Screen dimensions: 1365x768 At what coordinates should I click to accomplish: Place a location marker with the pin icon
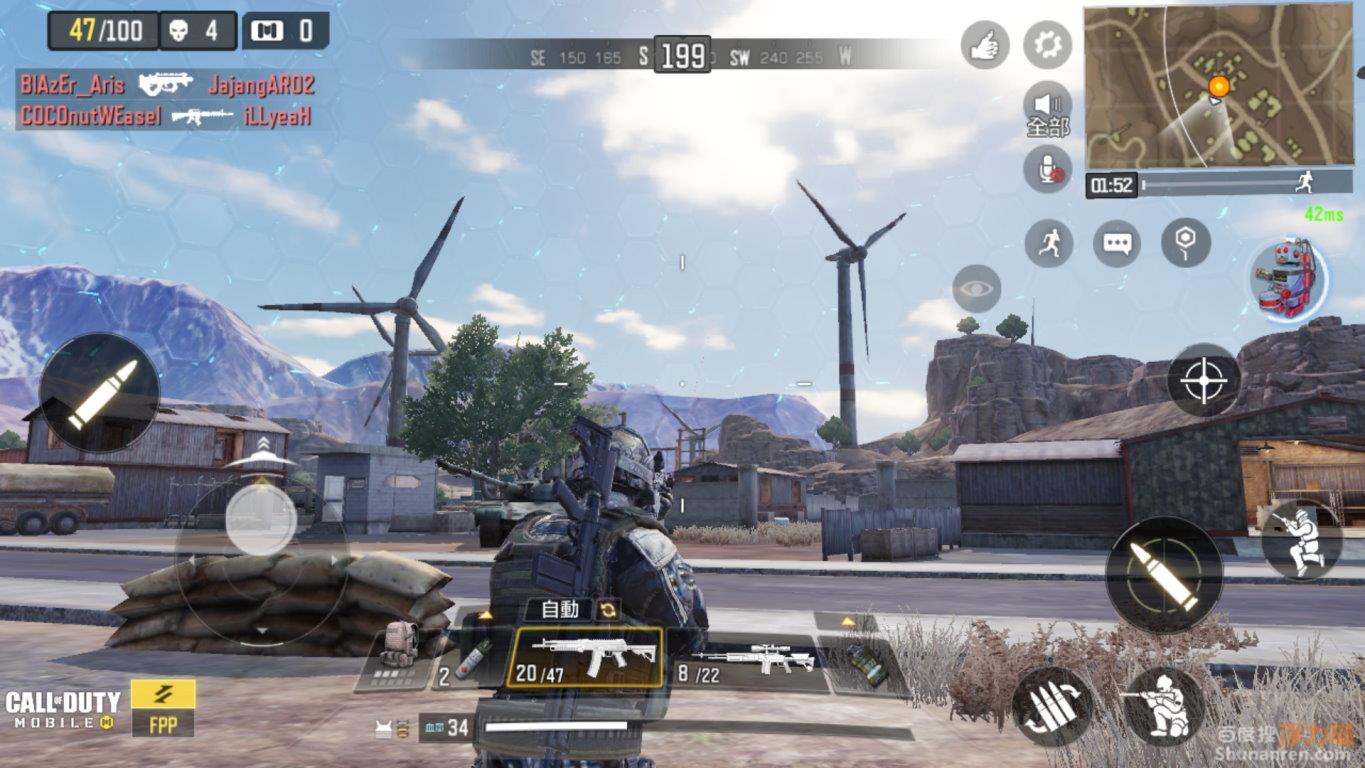(x=1186, y=243)
